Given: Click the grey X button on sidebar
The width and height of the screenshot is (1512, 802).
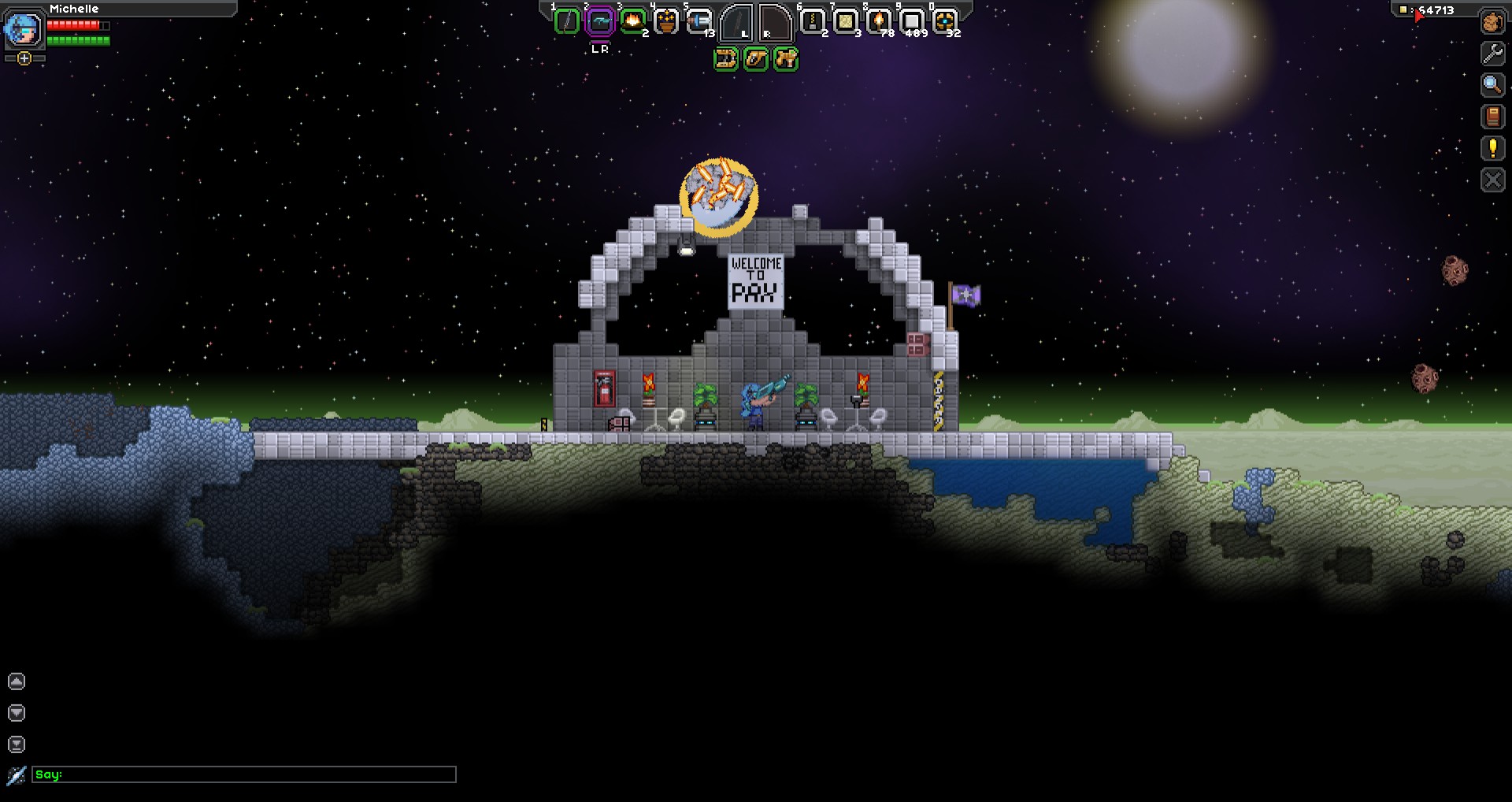Looking at the screenshot, I should tap(1492, 180).
